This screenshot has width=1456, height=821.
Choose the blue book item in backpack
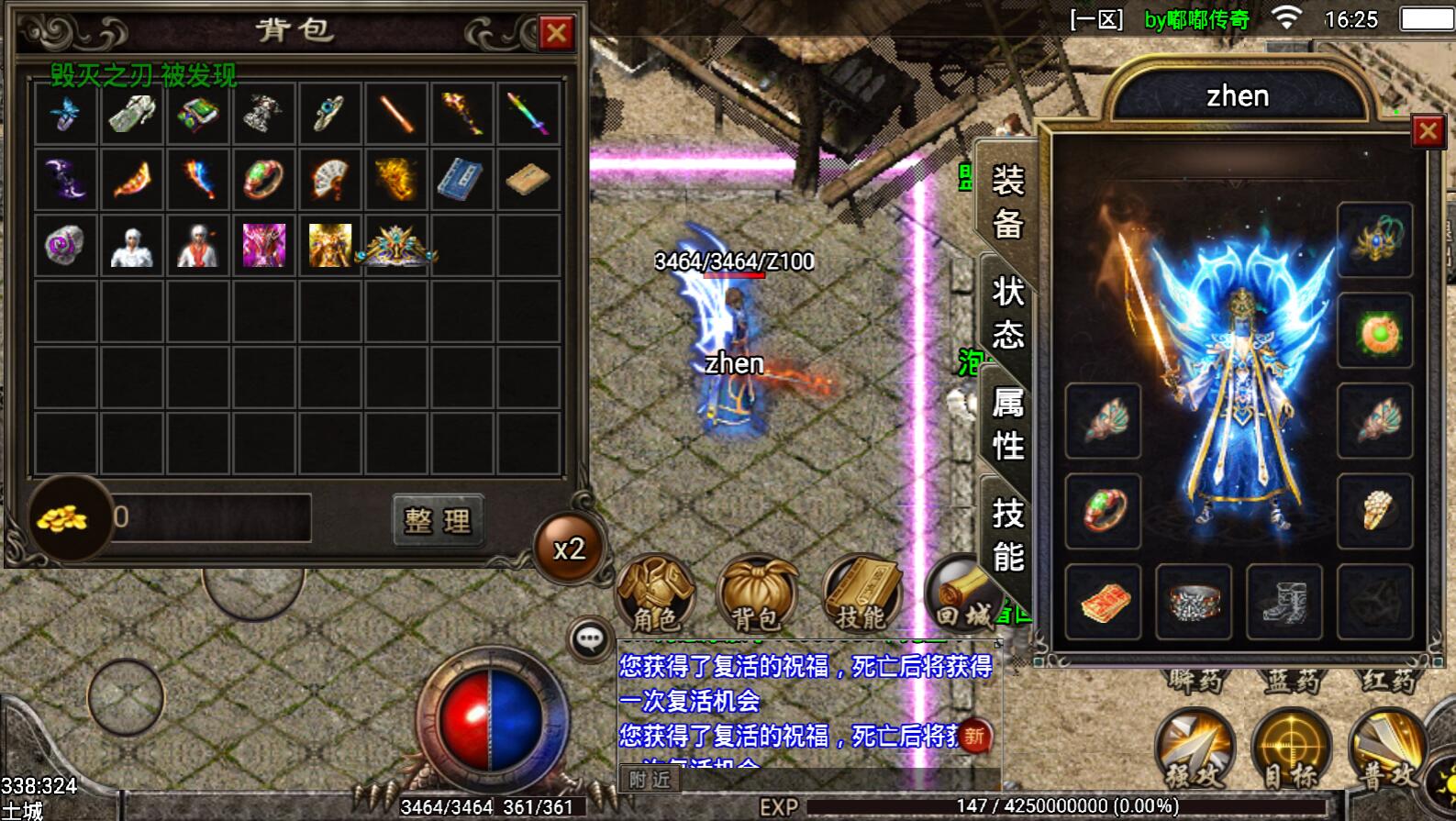[x=462, y=179]
